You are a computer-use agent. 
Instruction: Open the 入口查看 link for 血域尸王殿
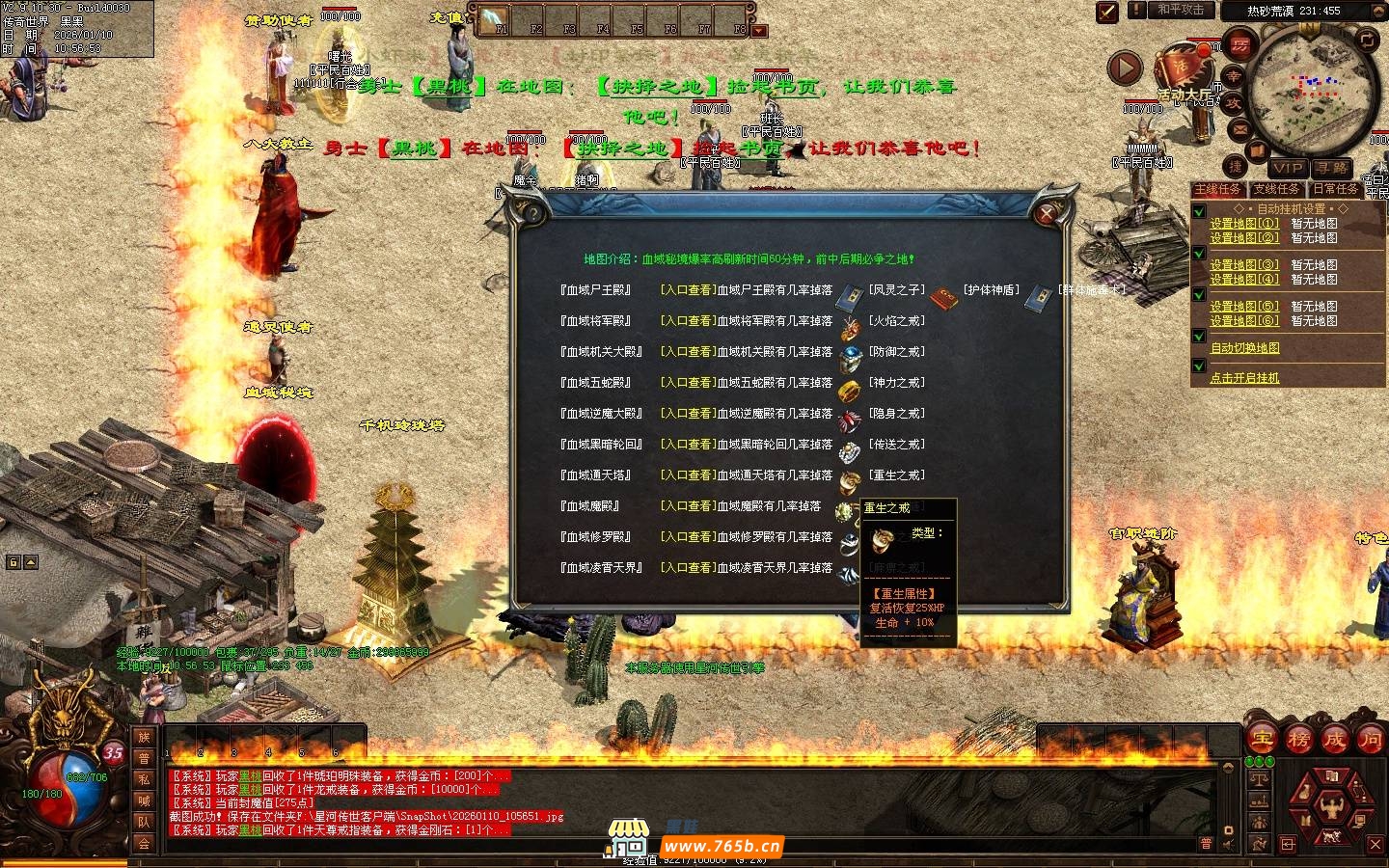tap(688, 289)
